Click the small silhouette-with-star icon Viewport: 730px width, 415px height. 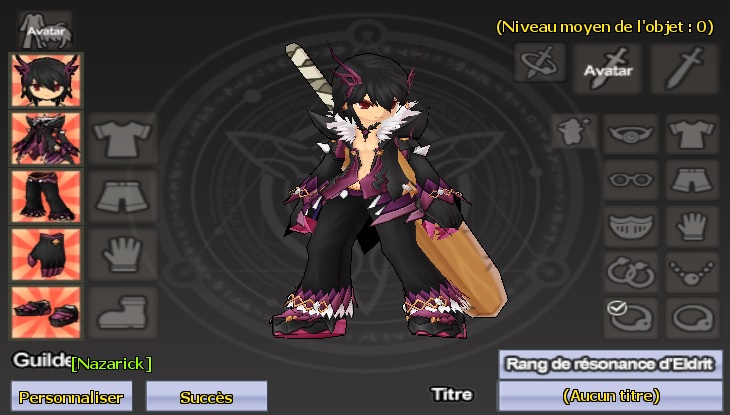[574, 131]
